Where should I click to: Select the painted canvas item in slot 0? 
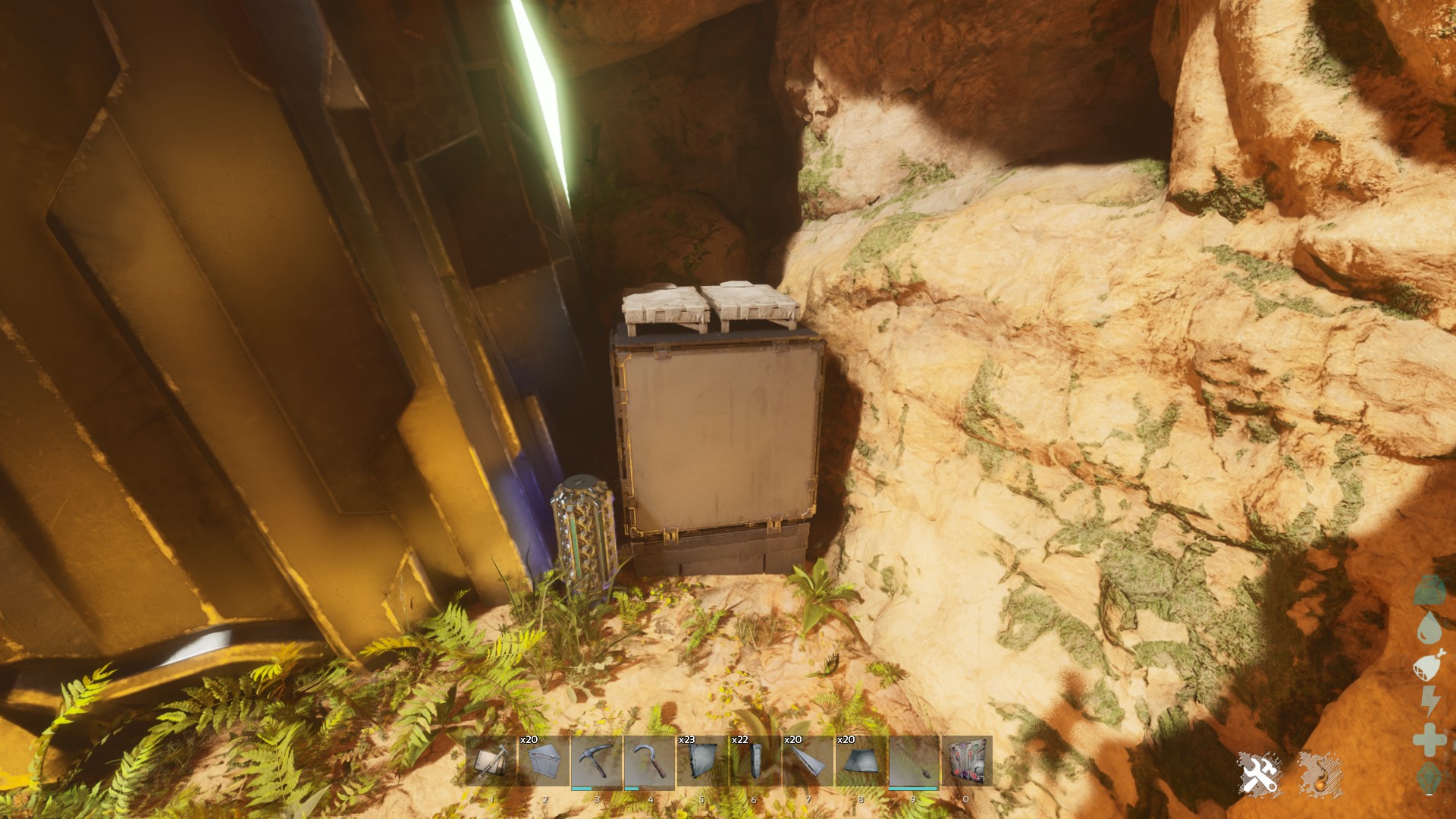[x=966, y=761]
